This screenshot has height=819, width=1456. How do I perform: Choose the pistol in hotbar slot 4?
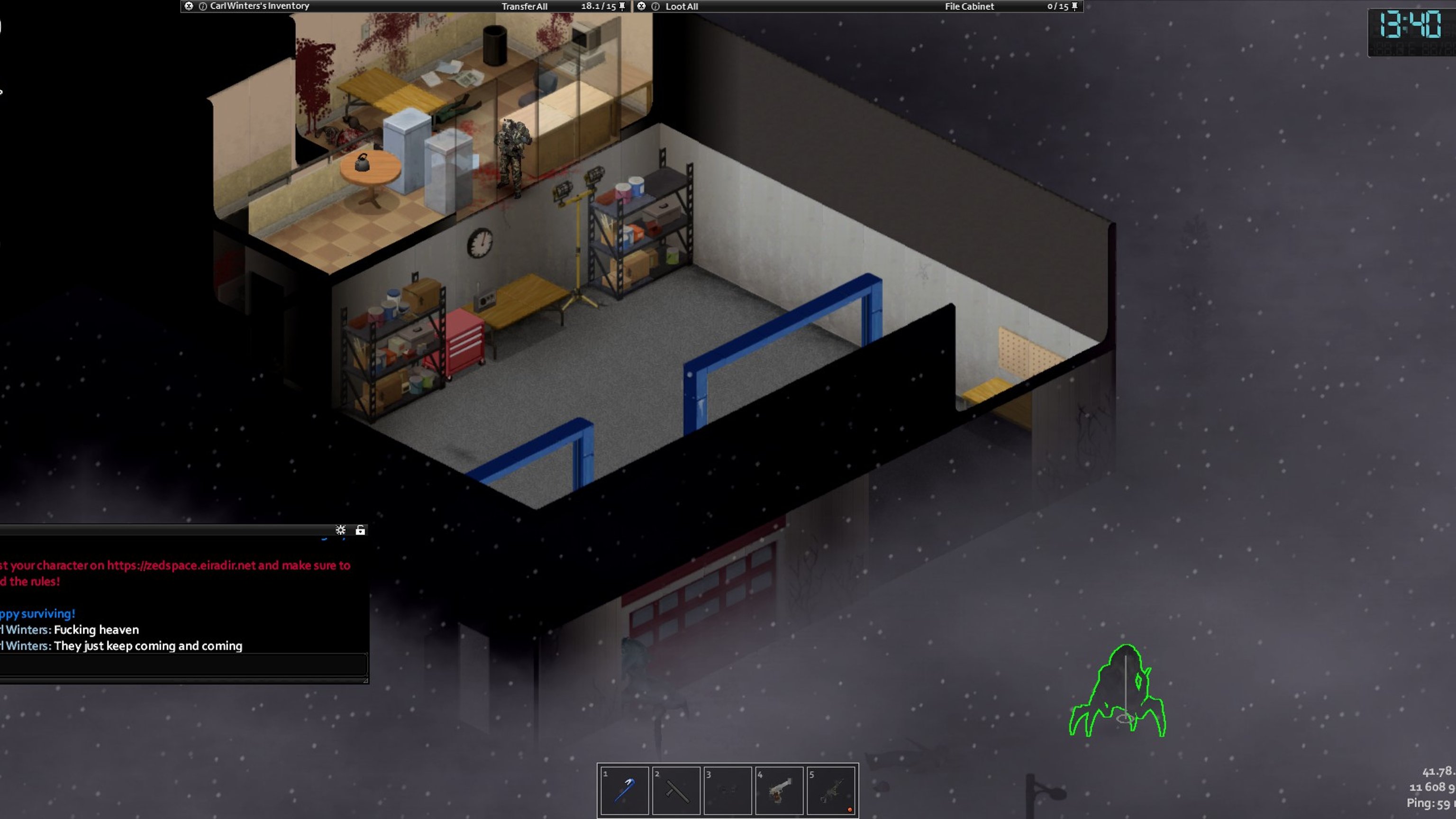click(779, 790)
